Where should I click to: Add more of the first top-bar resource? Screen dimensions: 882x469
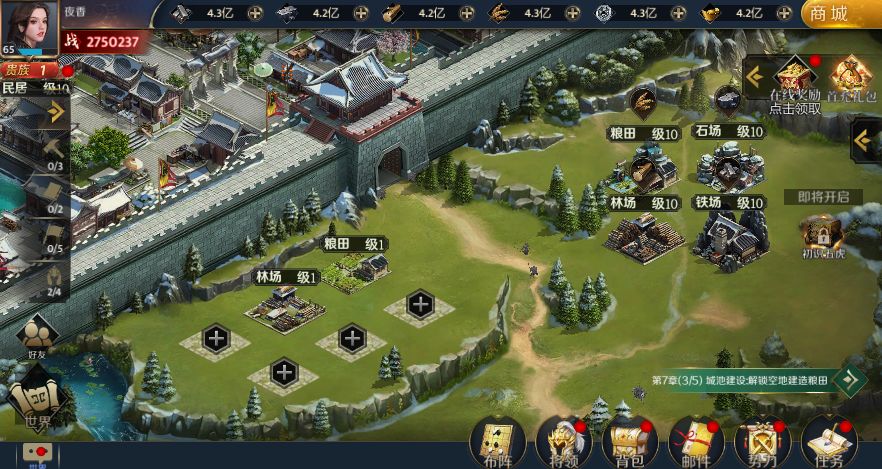tap(255, 13)
